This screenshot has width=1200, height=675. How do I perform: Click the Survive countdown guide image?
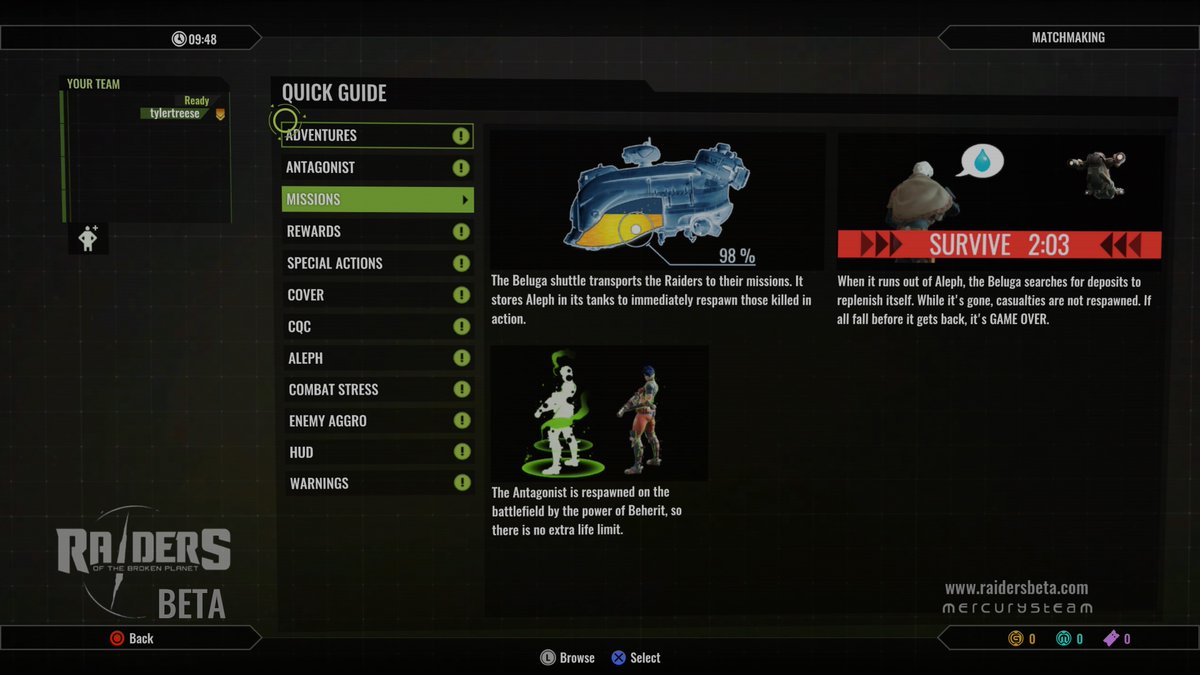pyautogui.click(x=1000, y=201)
